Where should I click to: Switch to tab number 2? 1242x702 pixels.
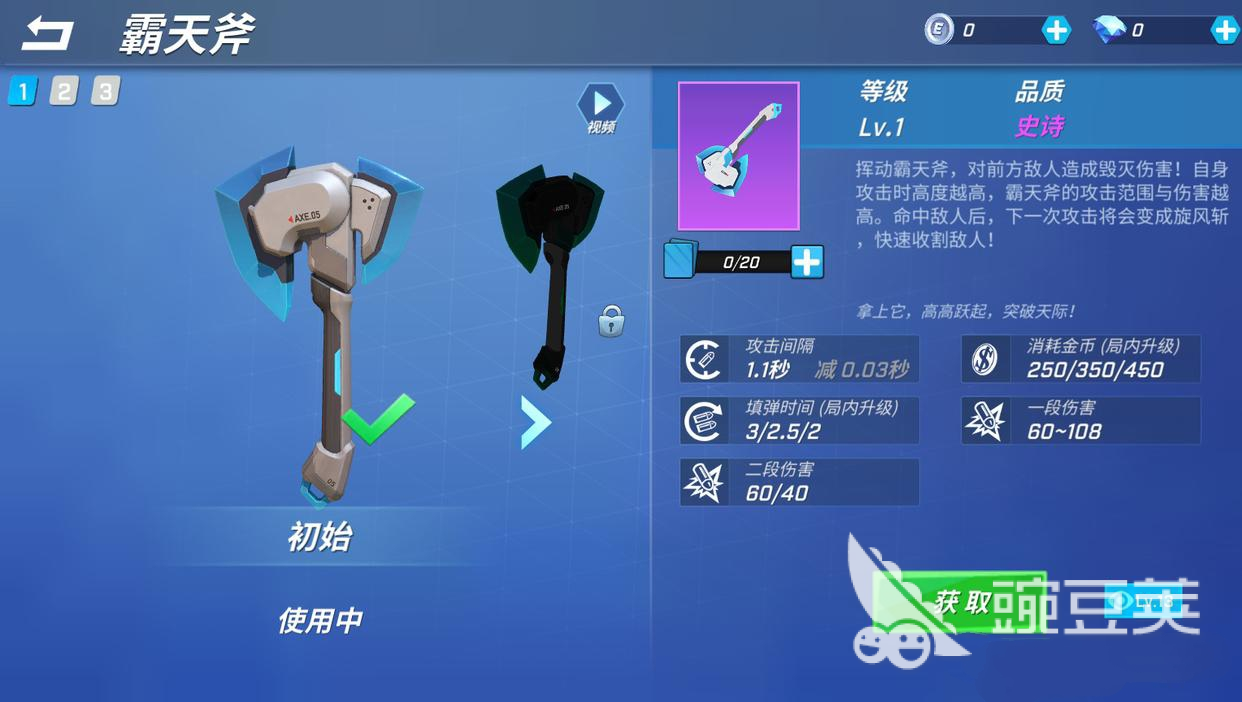click(64, 91)
